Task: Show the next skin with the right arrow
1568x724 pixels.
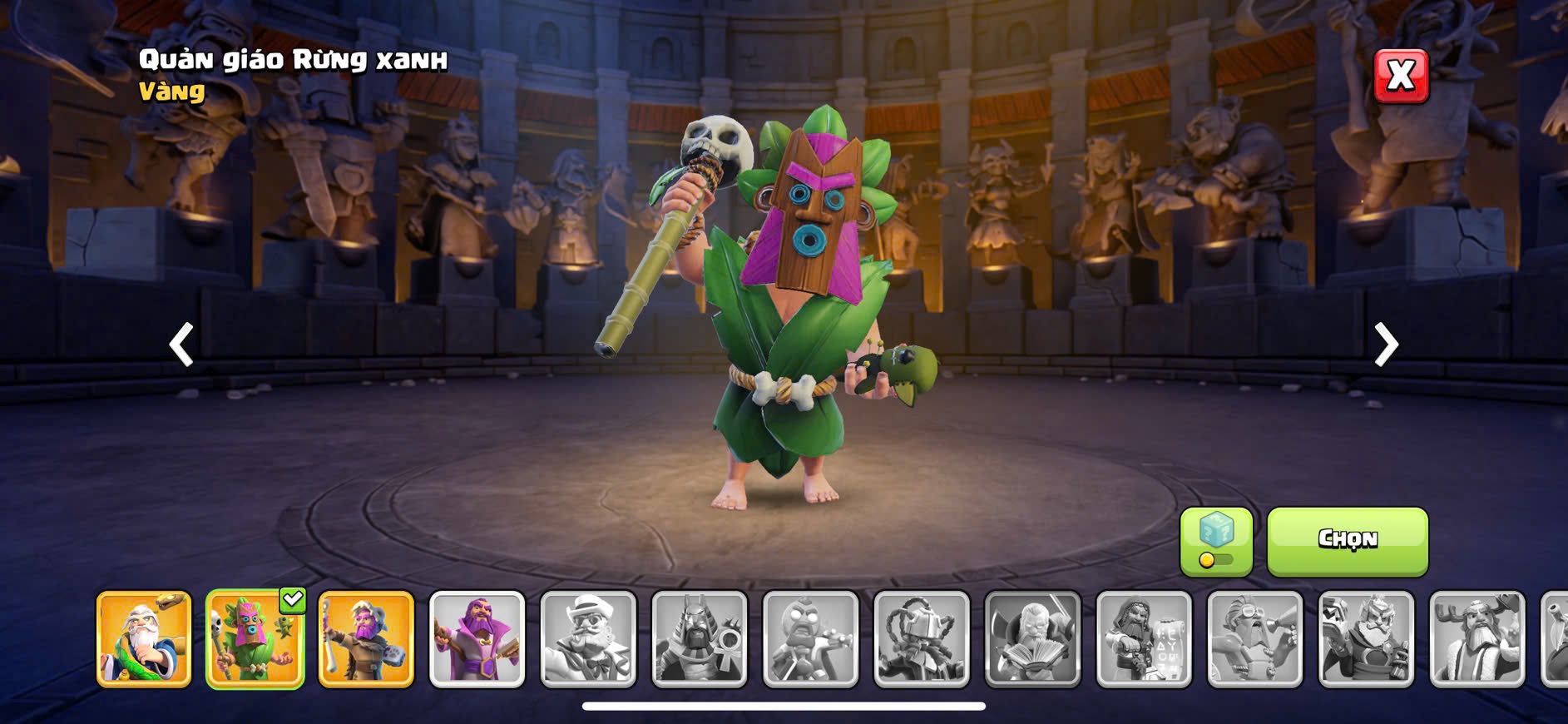Action: click(x=1385, y=344)
